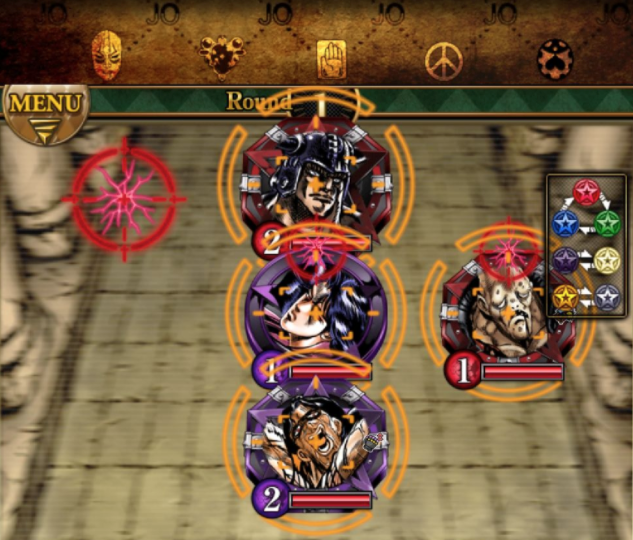Screen dimensions: 633x540
Task: Tap the hand tarot card icon
Action: point(331,58)
